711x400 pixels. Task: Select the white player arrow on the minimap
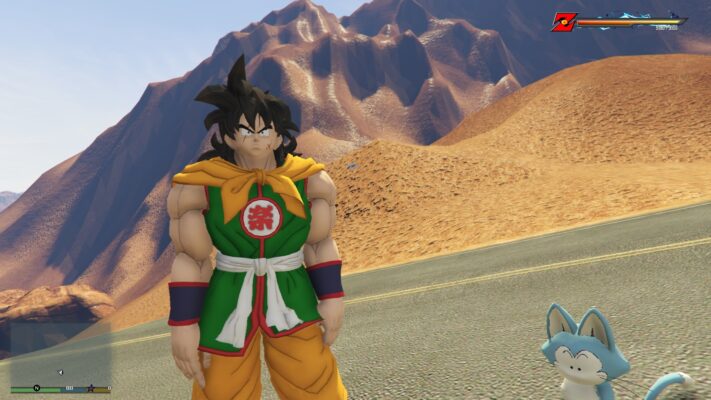click(59, 372)
